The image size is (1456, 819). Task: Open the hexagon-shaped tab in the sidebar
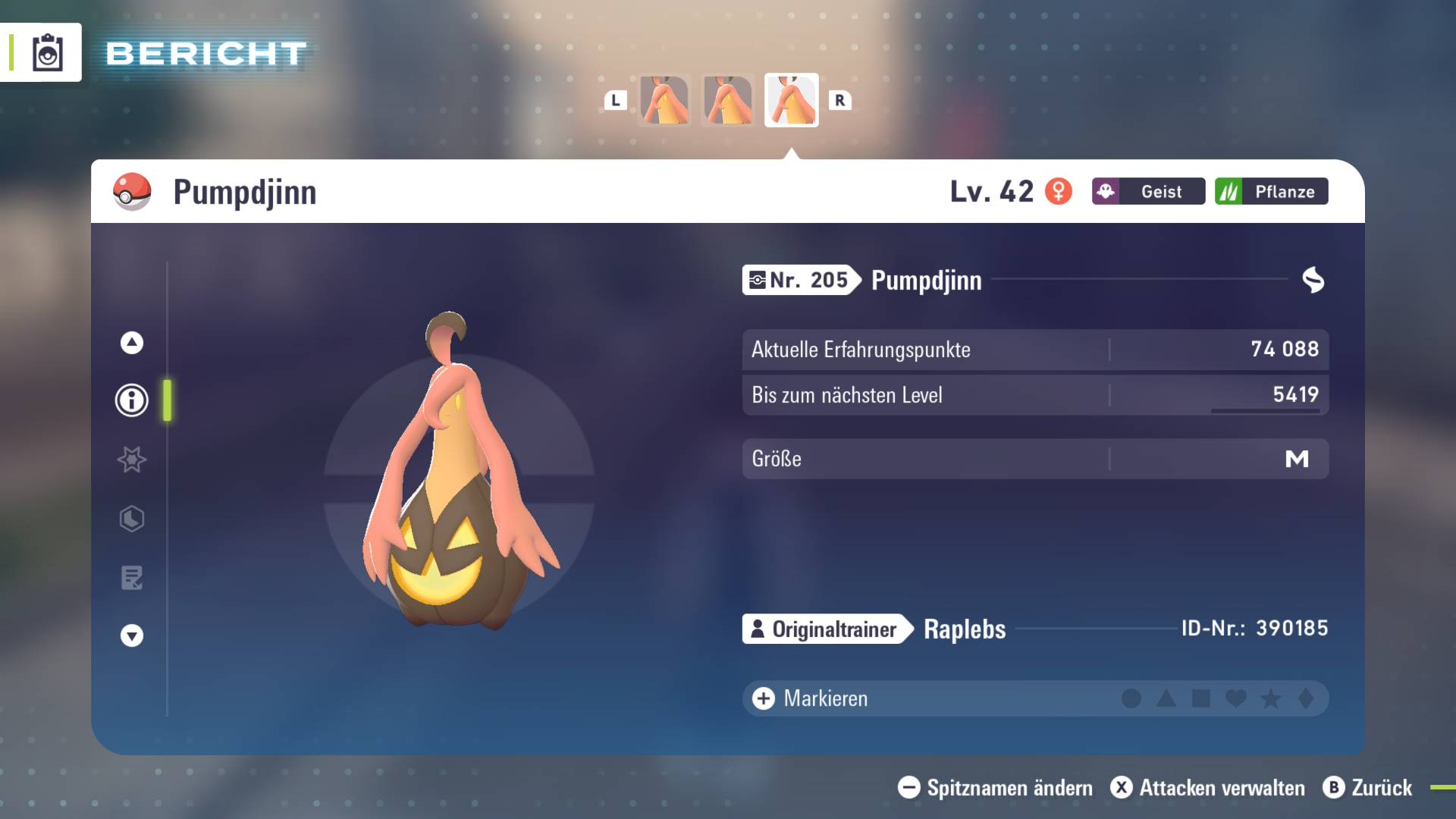[132, 519]
